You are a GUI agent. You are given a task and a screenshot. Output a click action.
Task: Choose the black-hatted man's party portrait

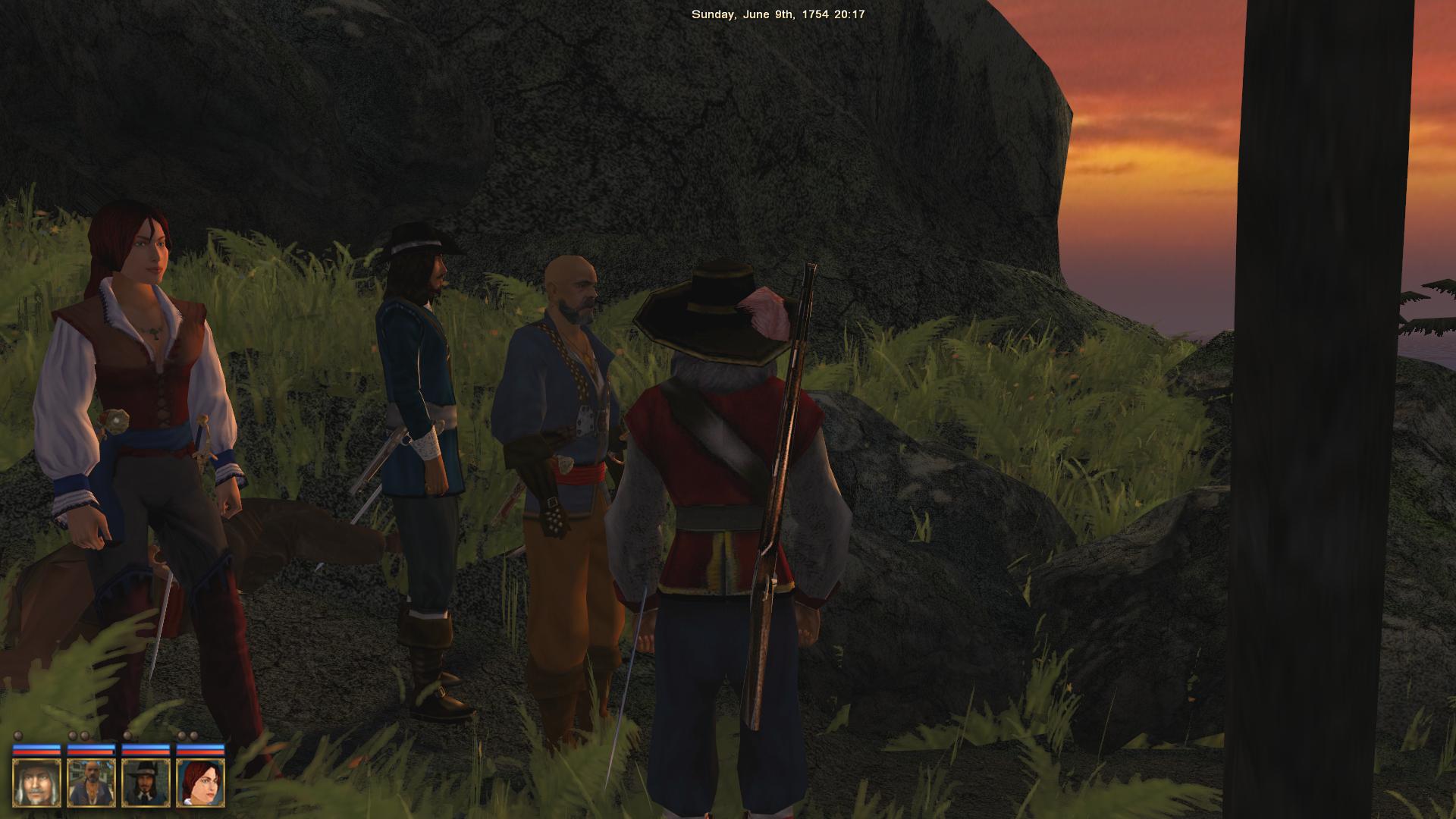[146, 783]
